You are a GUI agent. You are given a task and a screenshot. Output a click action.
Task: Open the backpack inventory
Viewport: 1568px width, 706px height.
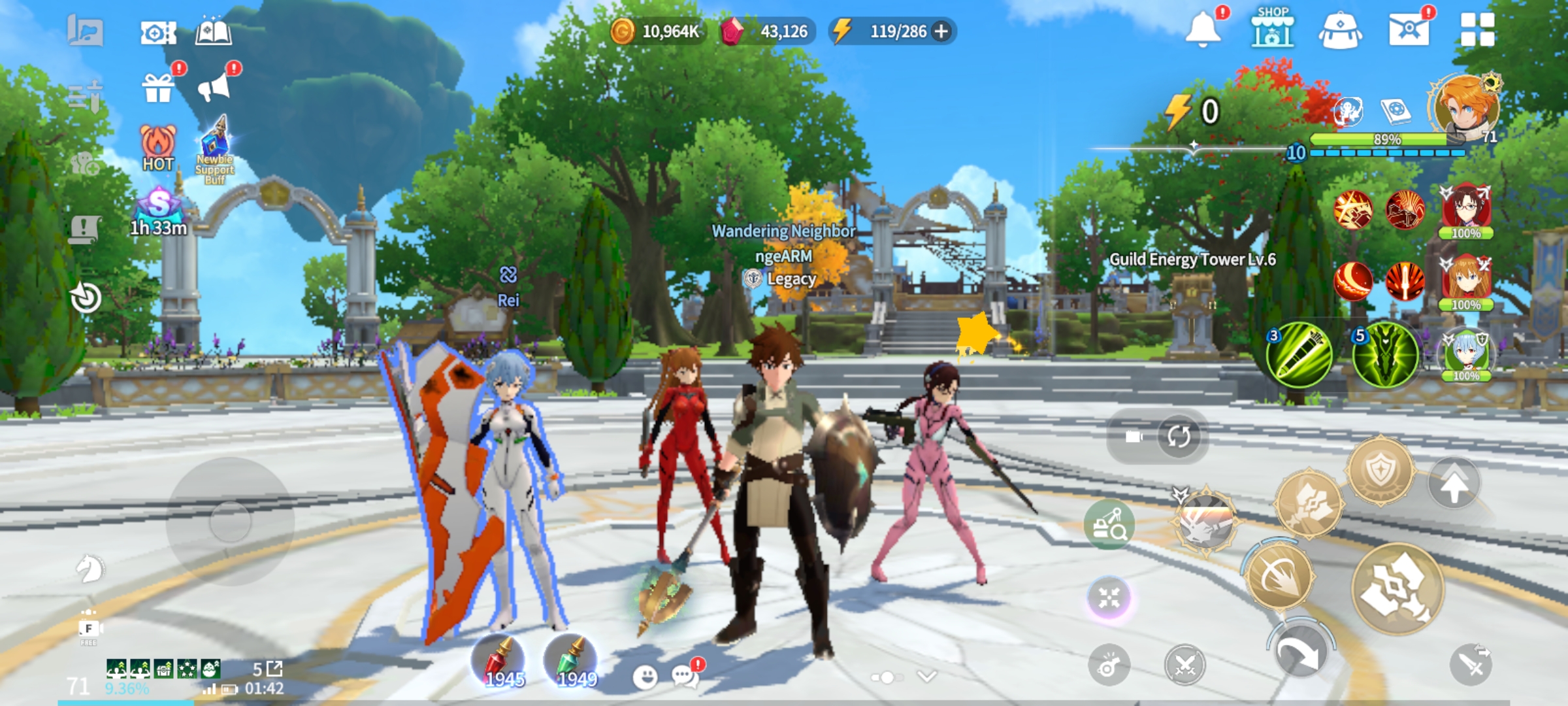(x=1340, y=31)
